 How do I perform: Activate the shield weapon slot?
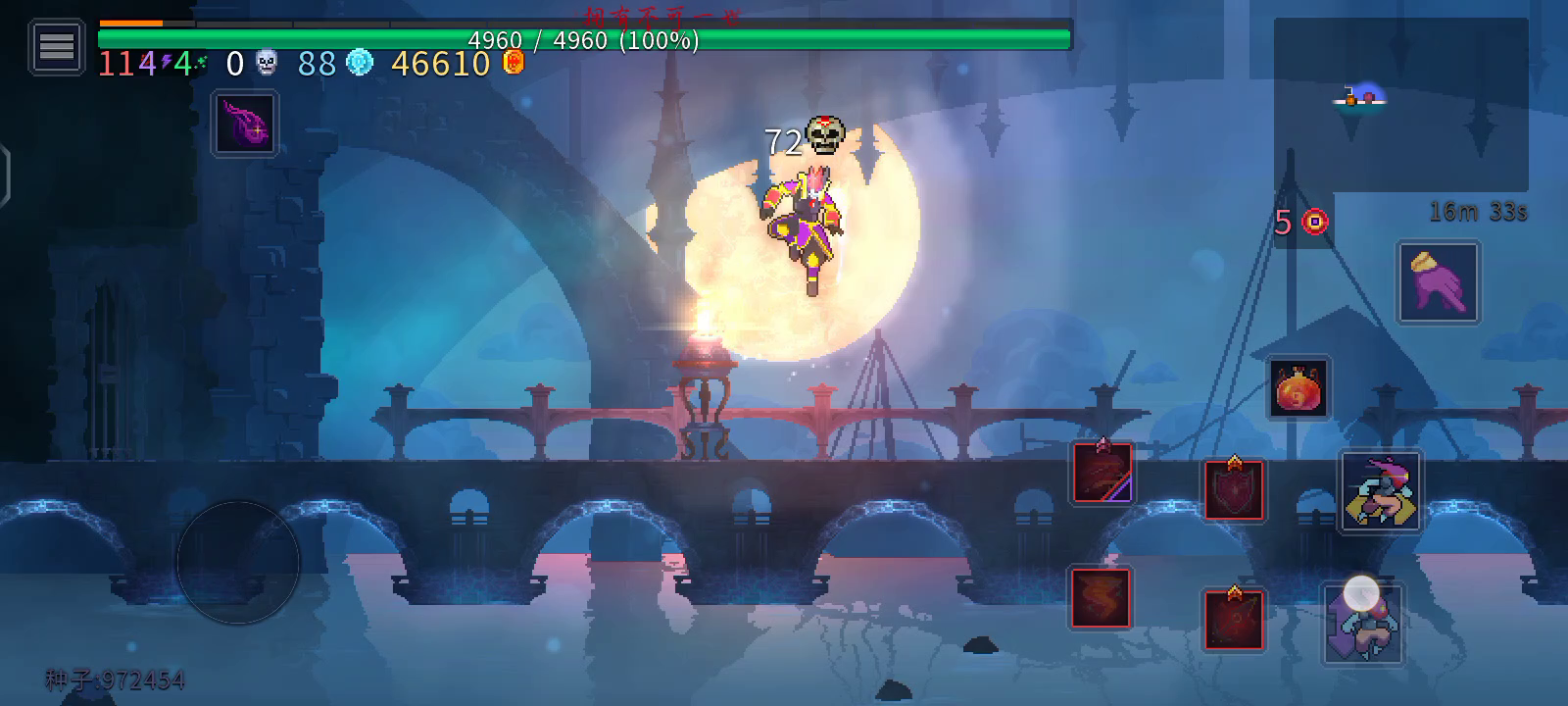pyautogui.click(x=1234, y=488)
